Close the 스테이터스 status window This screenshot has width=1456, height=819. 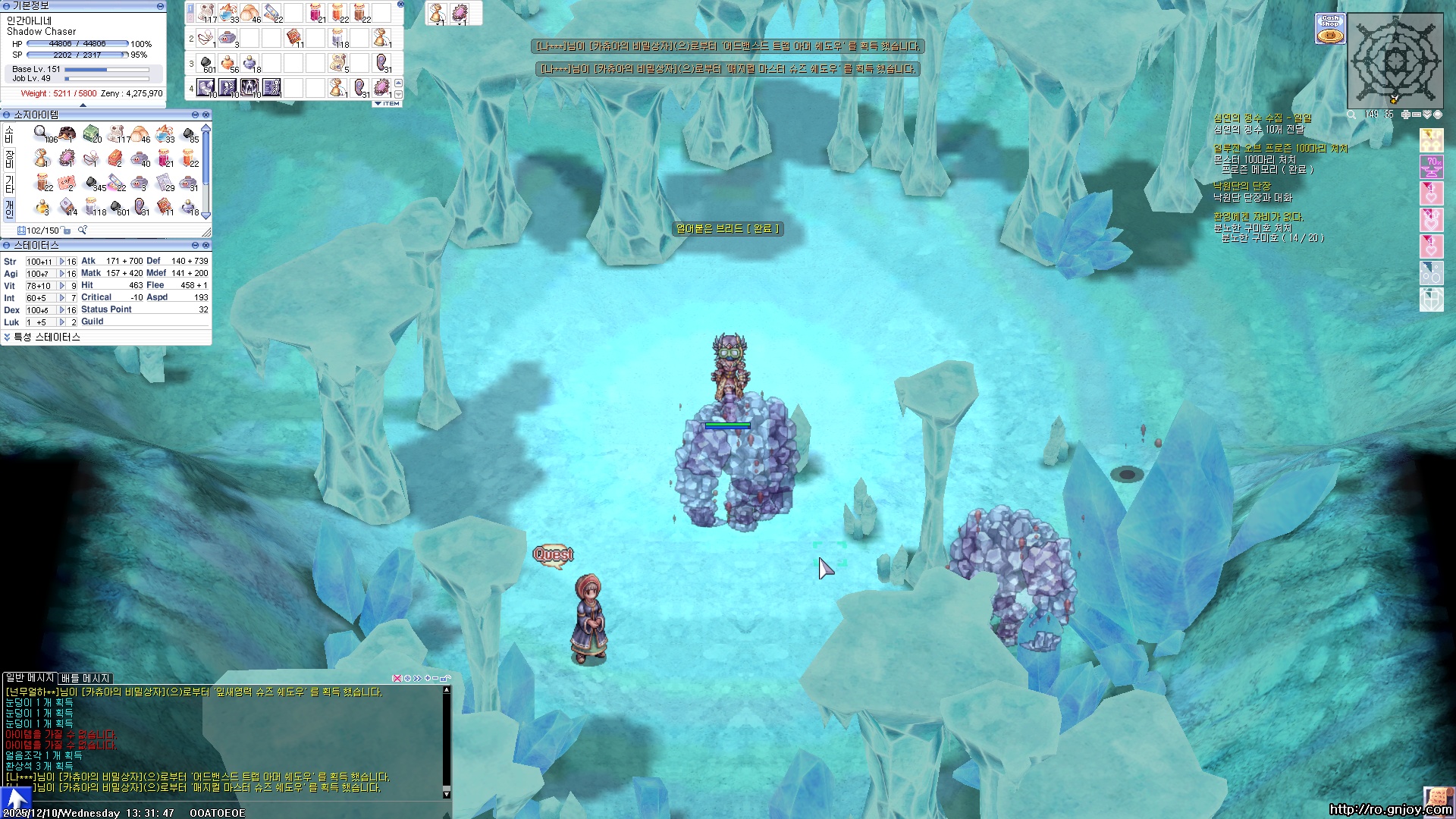coord(206,246)
